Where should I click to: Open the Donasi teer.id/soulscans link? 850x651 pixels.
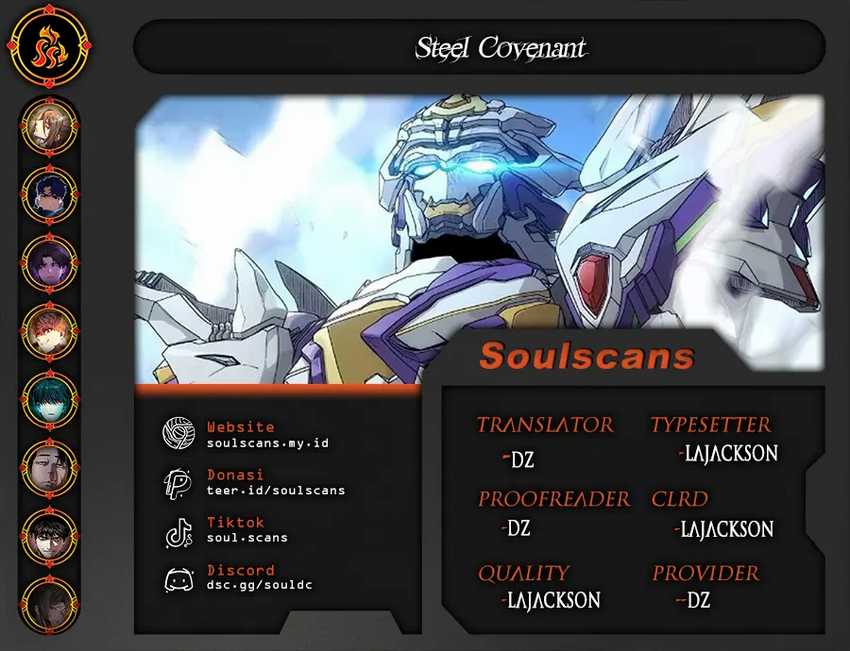(x=275, y=490)
